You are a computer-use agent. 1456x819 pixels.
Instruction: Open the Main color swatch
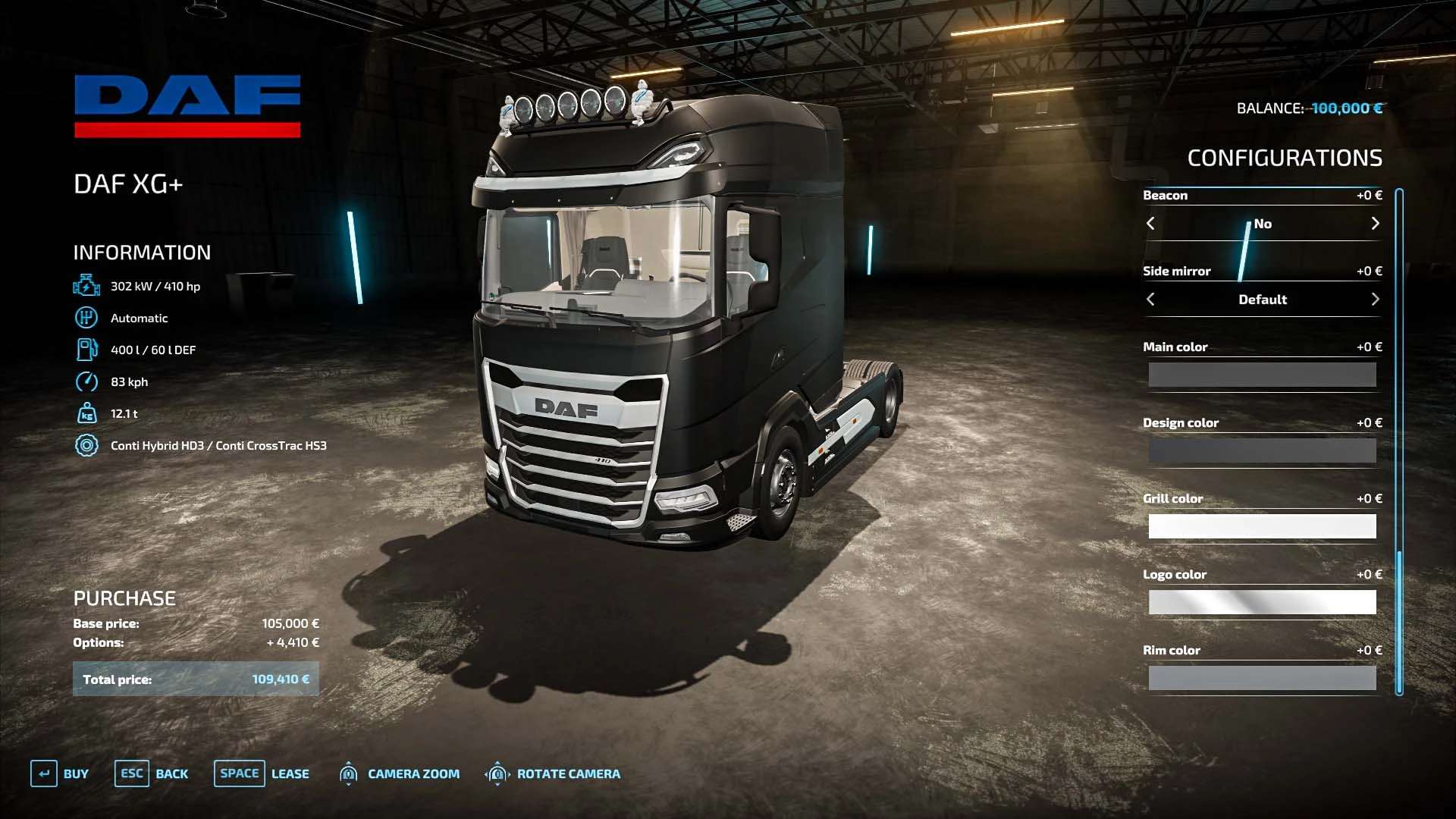point(1262,375)
